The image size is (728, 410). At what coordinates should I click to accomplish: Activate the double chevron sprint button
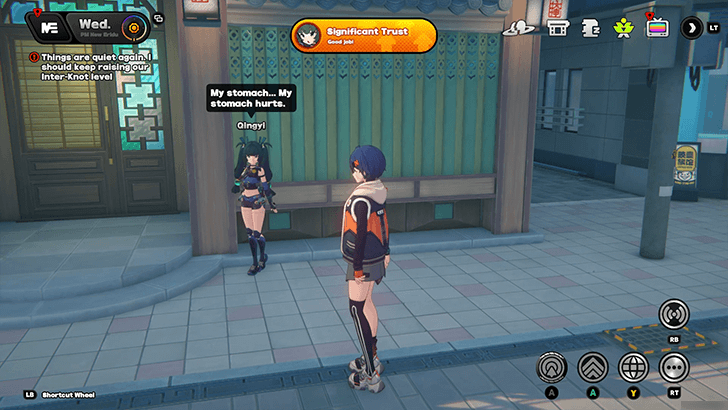tap(593, 367)
